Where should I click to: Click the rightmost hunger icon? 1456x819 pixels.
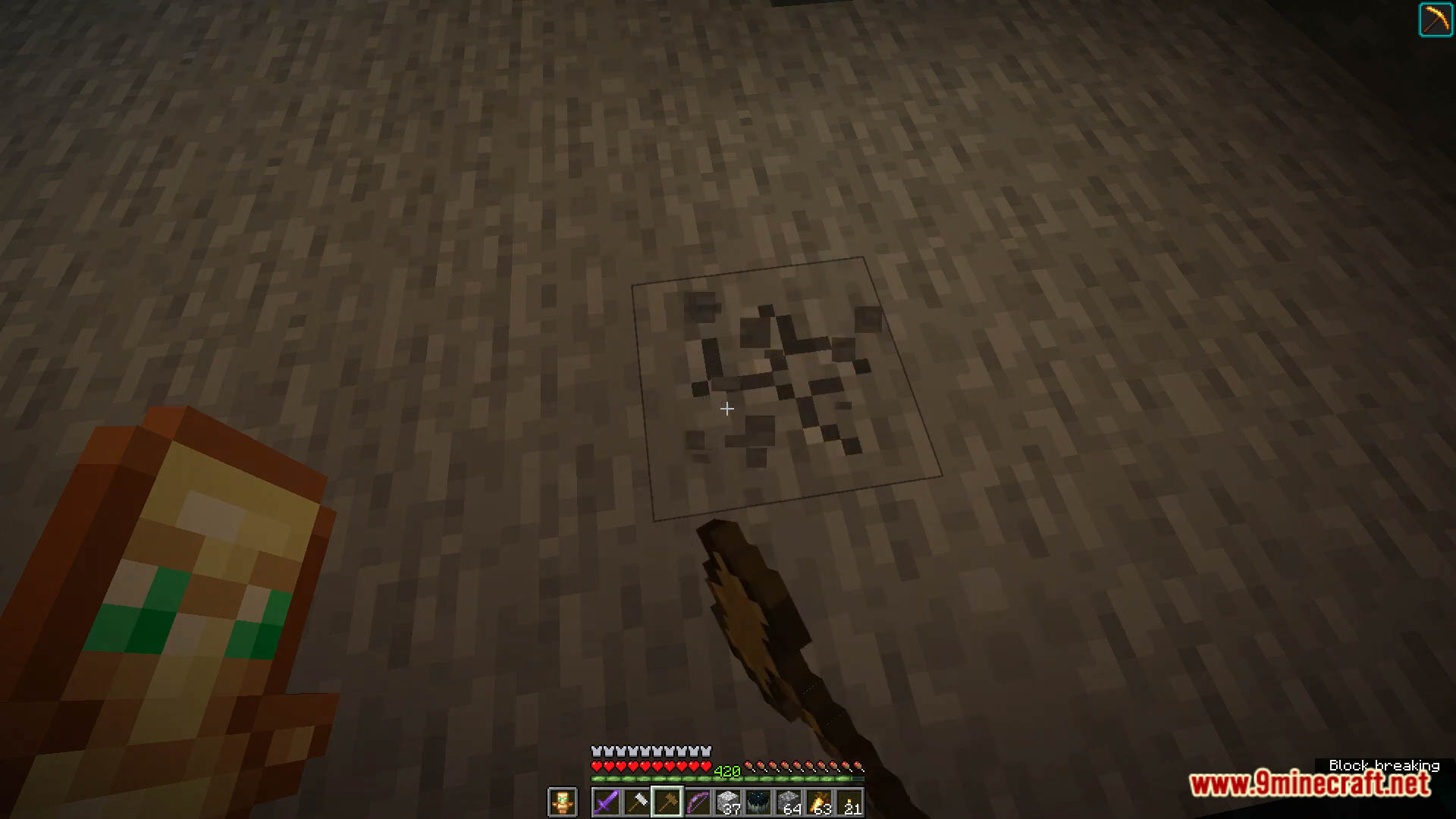tap(858, 766)
